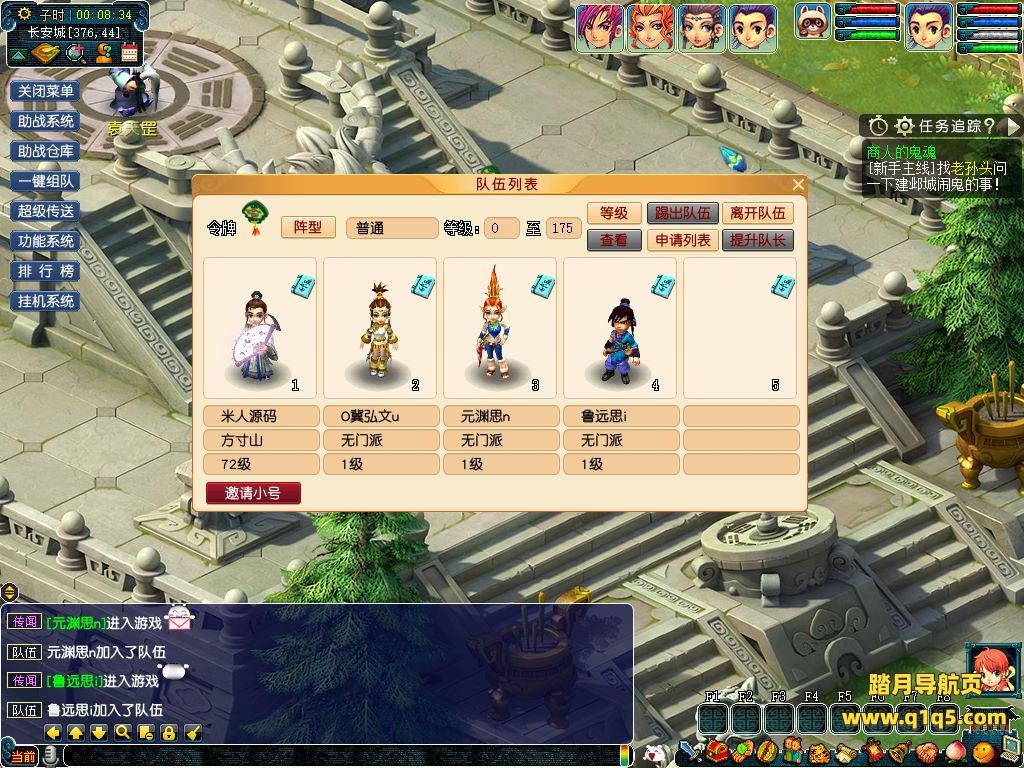Click the 查看 view button
The image size is (1024, 768).
pyautogui.click(x=613, y=240)
